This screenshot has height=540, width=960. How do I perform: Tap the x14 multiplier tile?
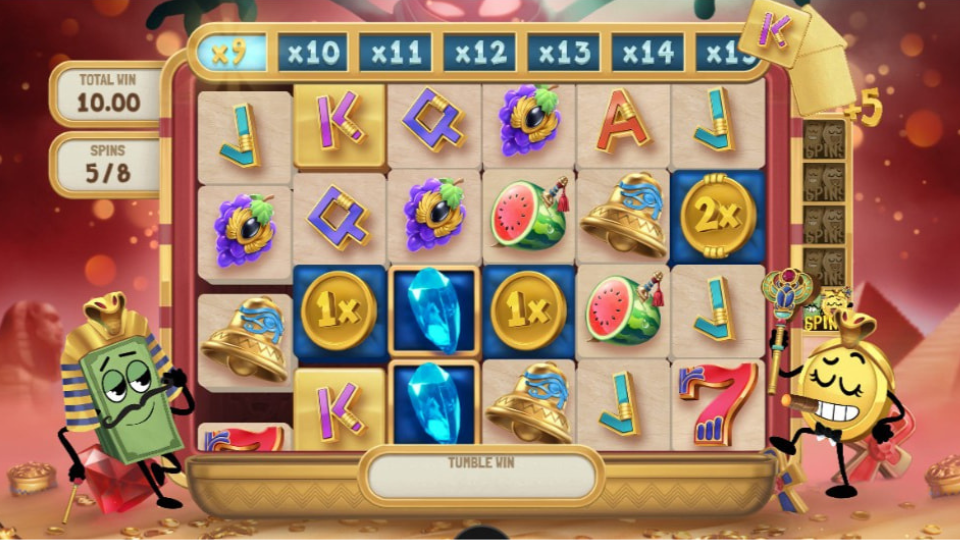648,52
